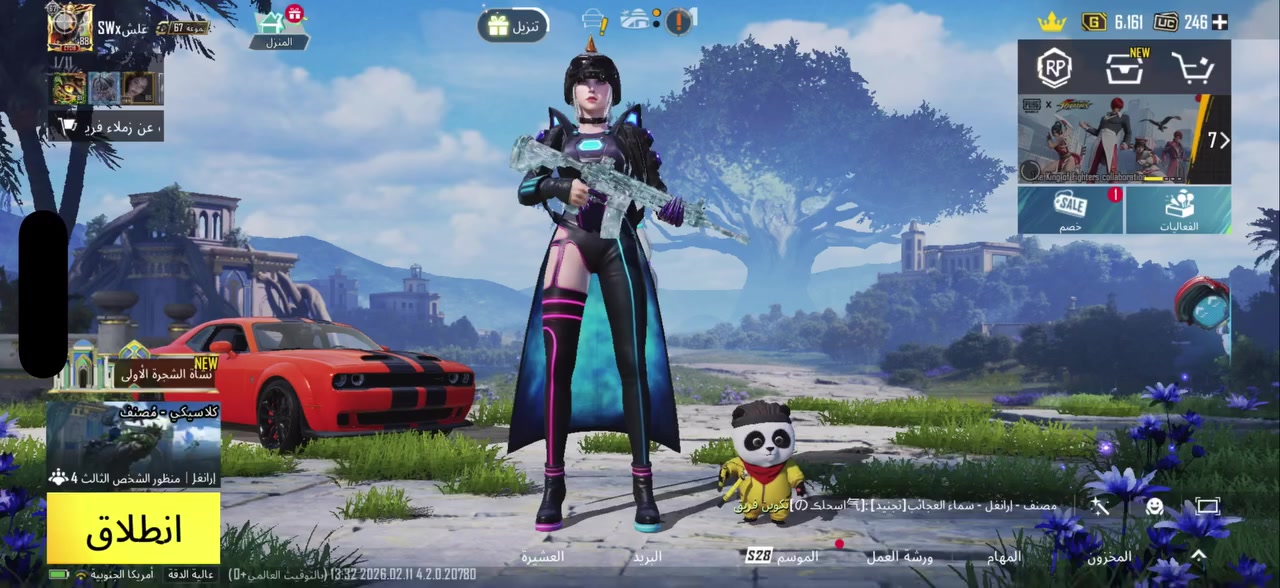Screen dimensions: 1280x588
Task: Open the المخزون inventory menu
Action: pyautogui.click(x=1110, y=557)
